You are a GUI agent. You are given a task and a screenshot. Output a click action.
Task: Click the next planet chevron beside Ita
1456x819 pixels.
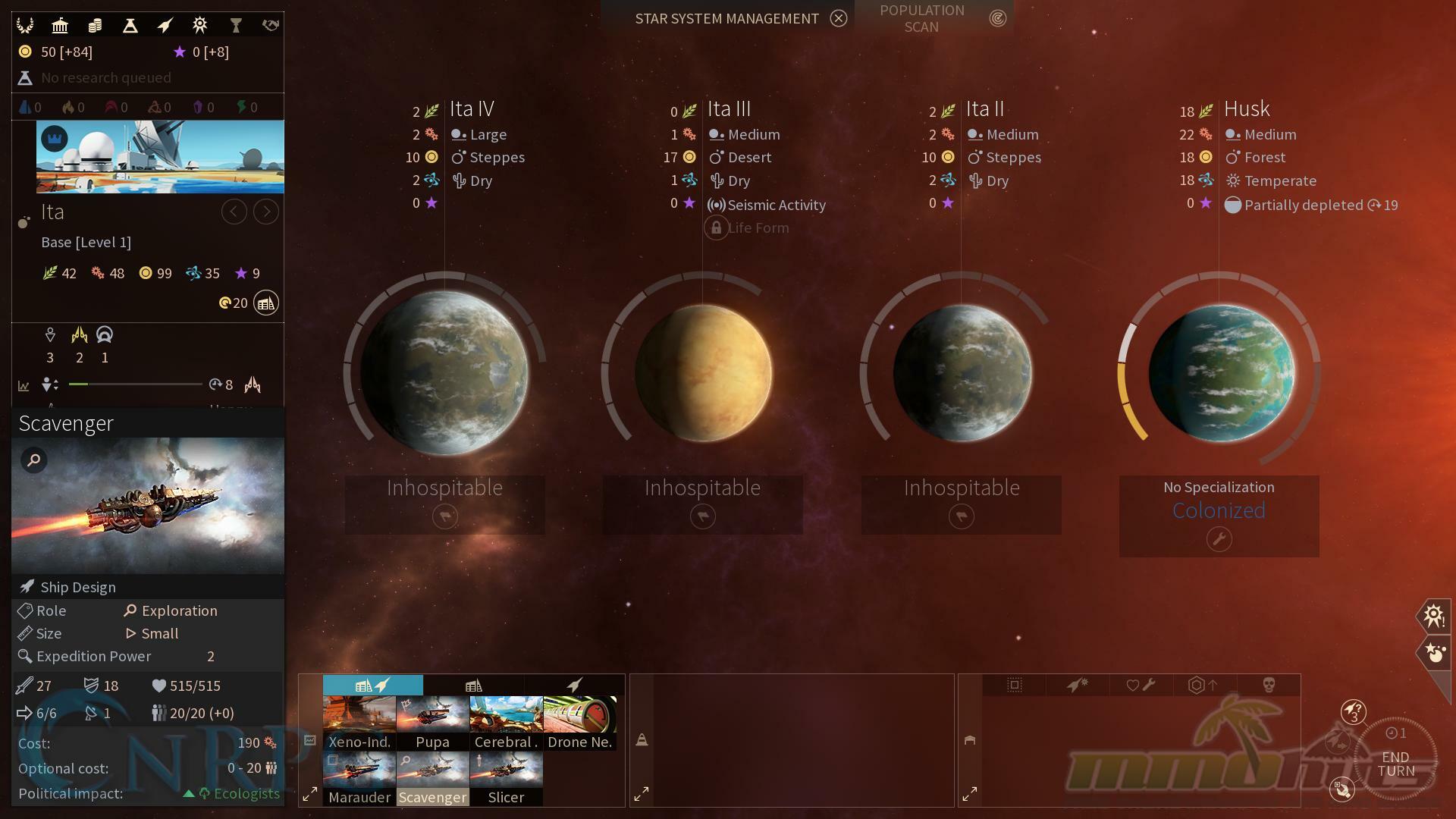tap(265, 212)
